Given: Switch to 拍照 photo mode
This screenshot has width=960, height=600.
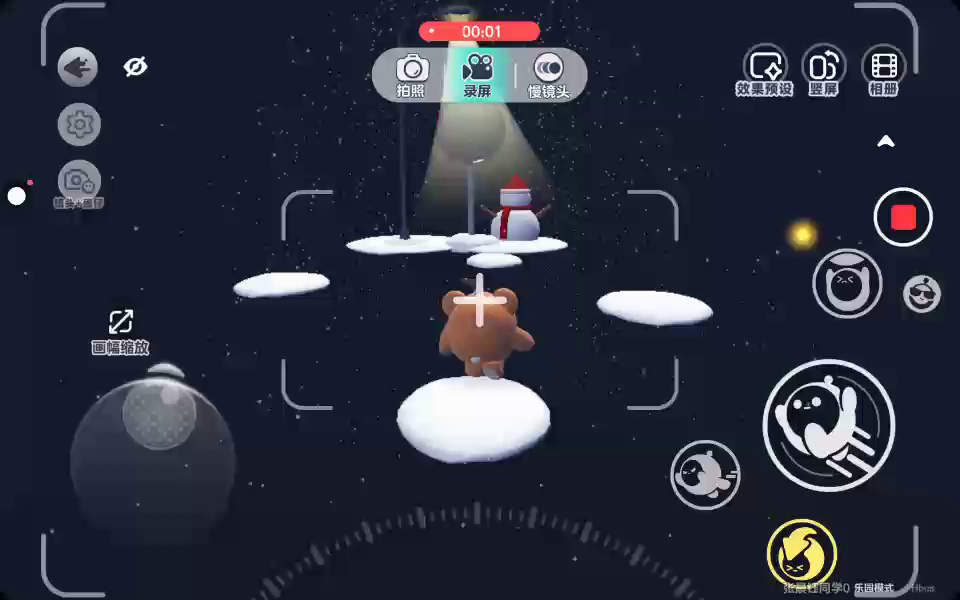Looking at the screenshot, I should pyautogui.click(x=411, y=75).
